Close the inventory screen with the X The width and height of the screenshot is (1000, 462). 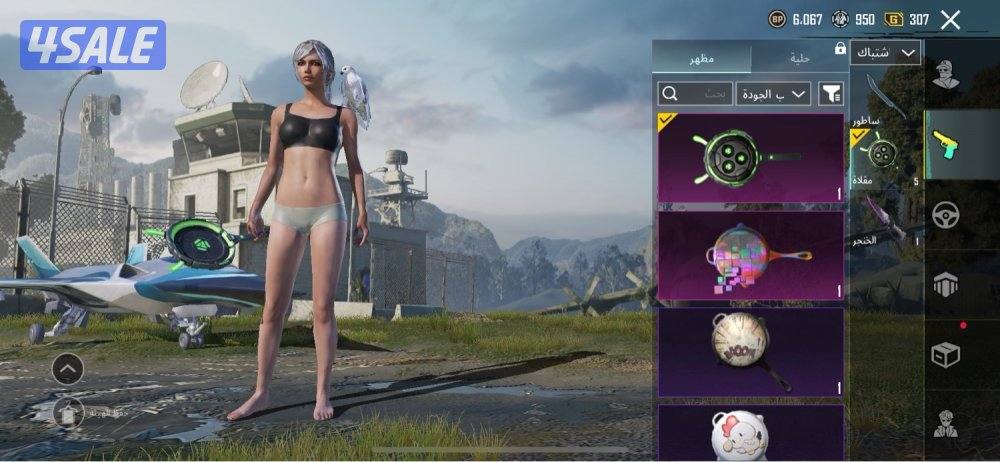click(x=951, y=19)
